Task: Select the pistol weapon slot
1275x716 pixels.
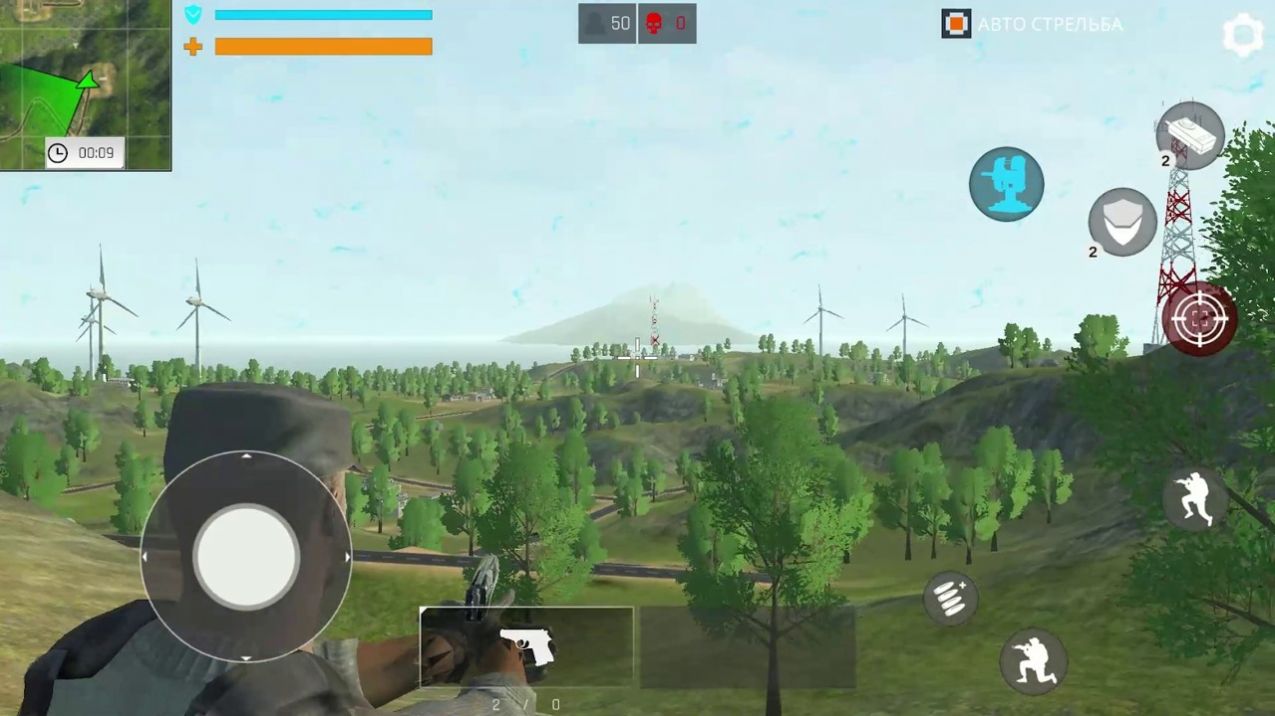Action: pyautogui.click(x=526, y=646)
